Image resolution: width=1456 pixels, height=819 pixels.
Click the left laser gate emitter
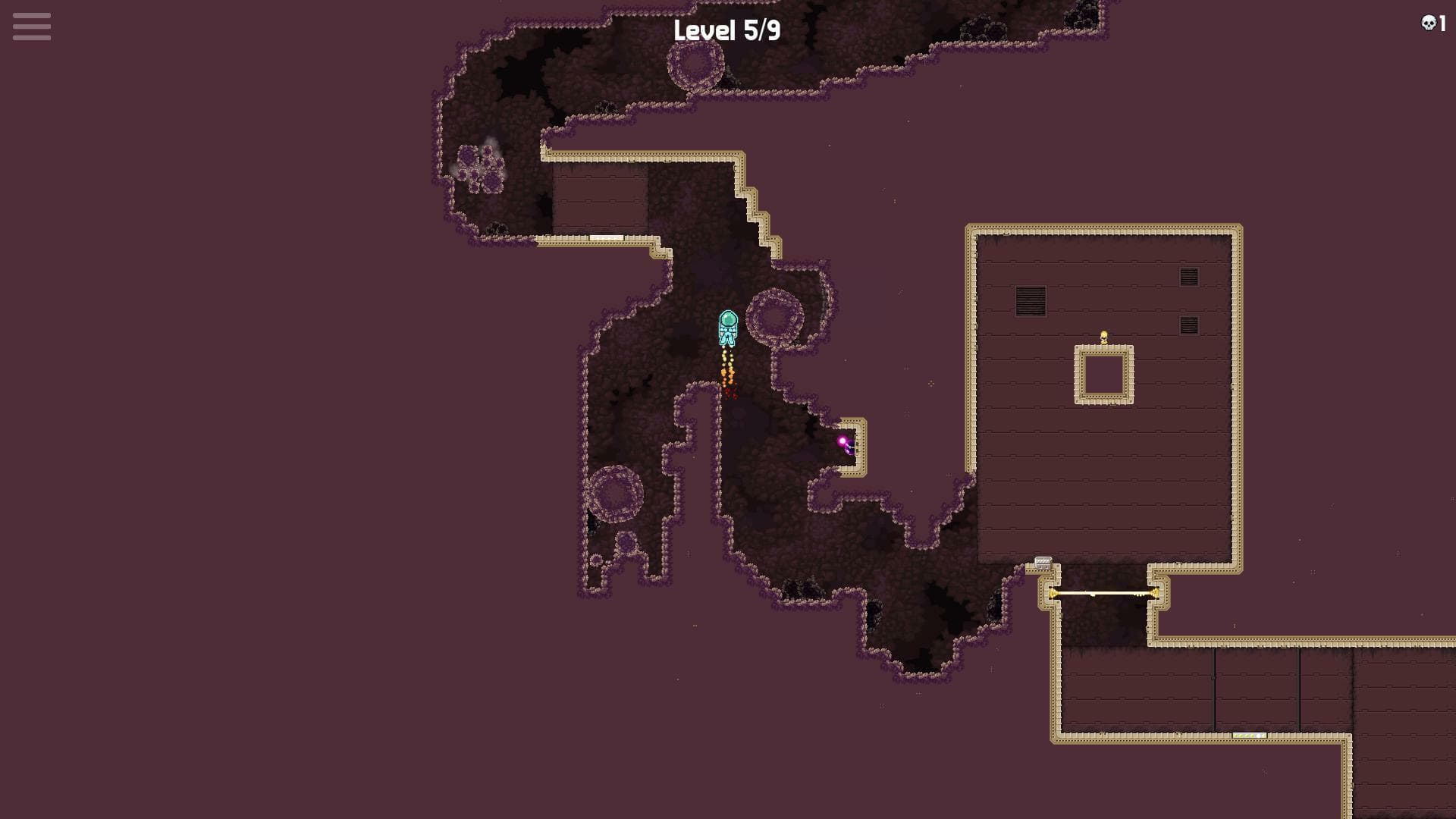(1053, 593)
